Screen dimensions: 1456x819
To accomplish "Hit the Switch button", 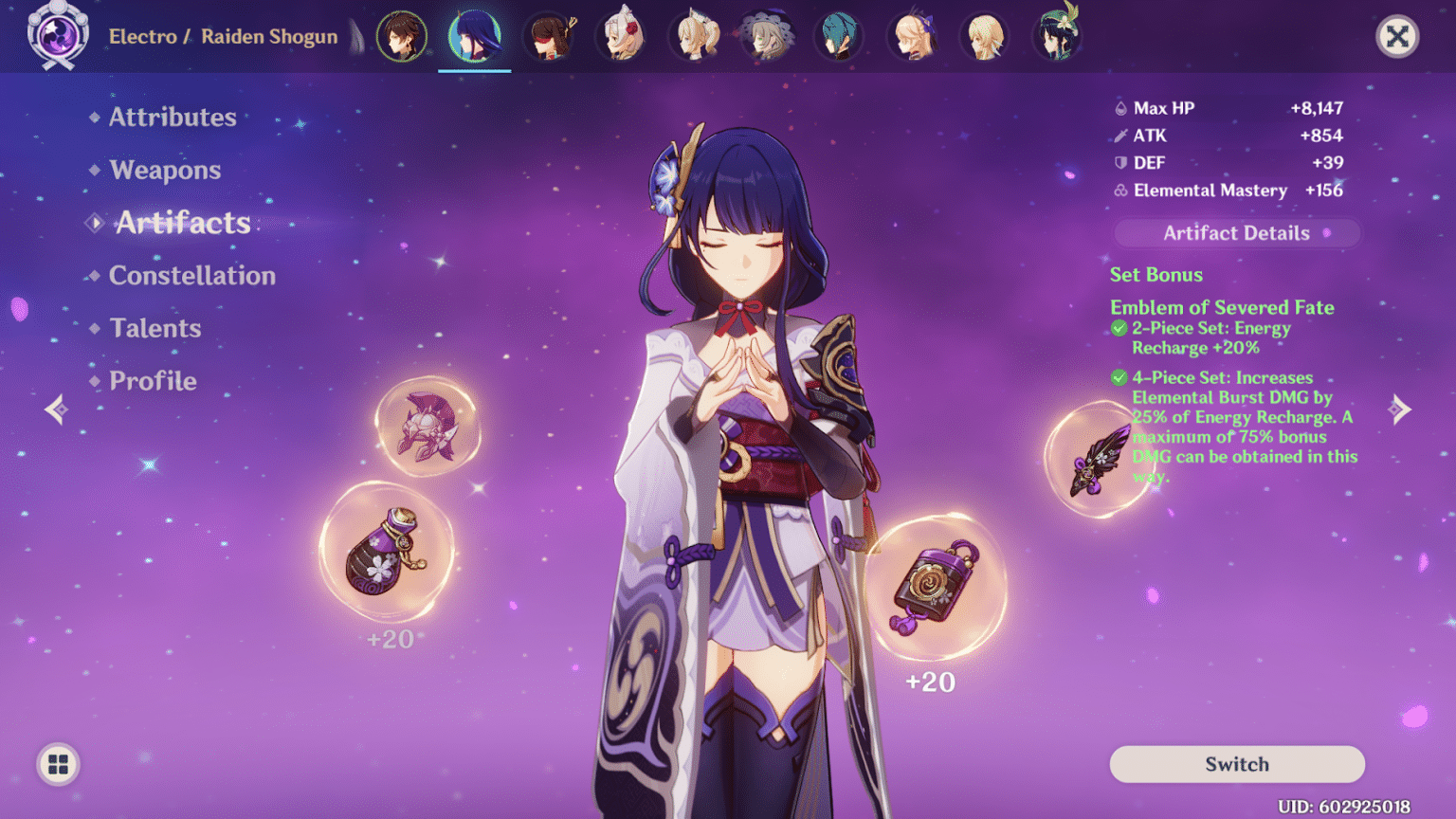I will coord(1236,764).
